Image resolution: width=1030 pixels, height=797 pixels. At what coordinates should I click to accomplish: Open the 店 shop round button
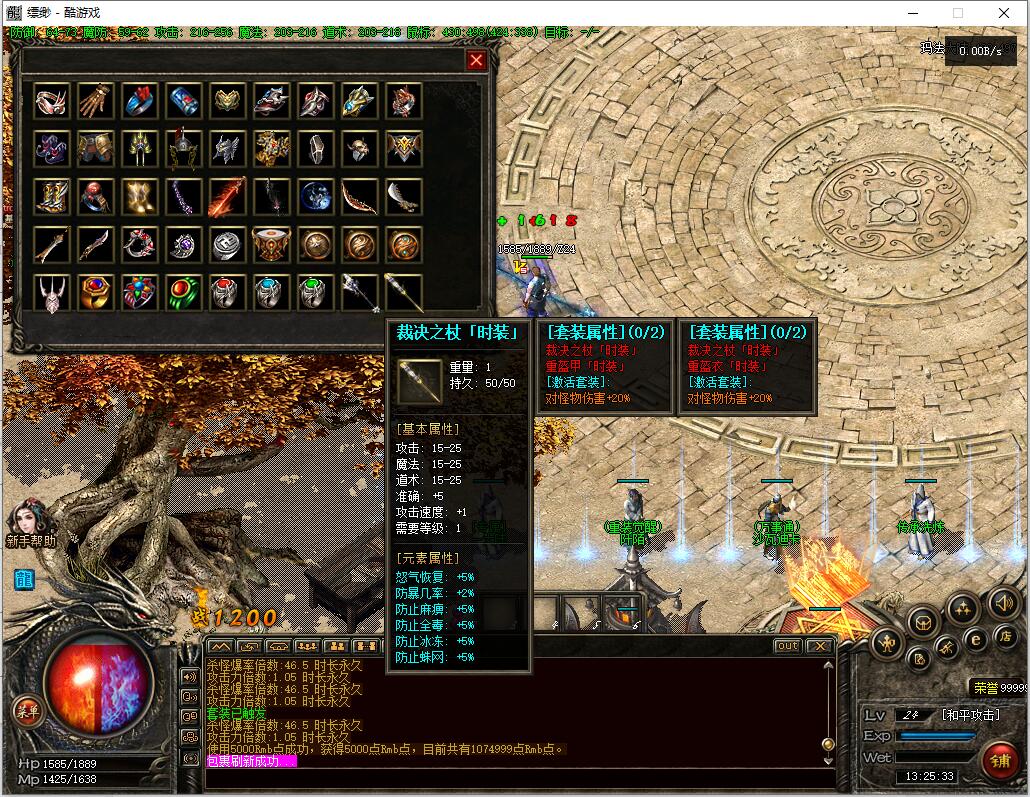click(x=1006, y=636)
